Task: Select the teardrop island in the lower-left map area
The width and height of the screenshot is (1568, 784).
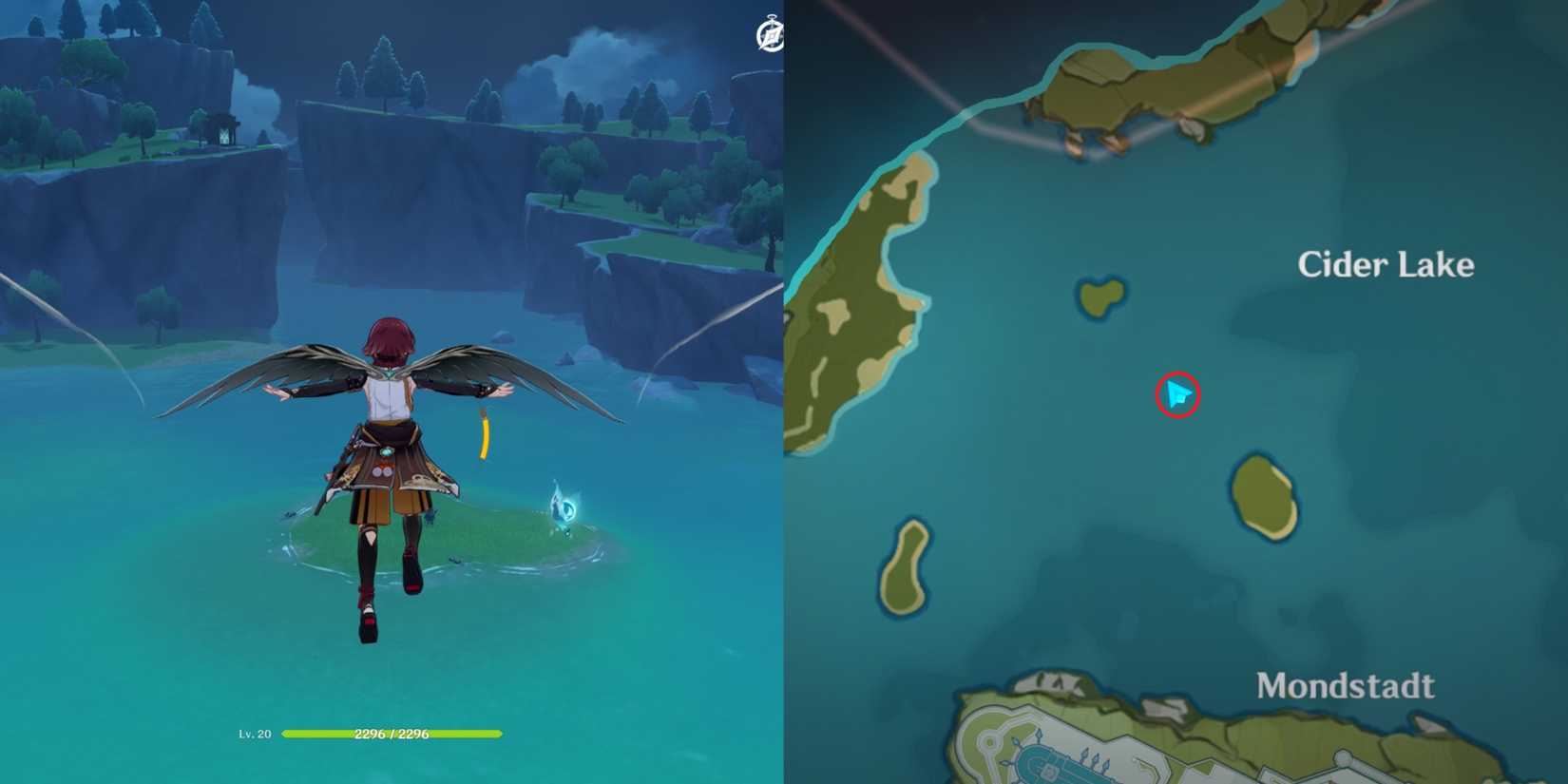Action: 905,565
